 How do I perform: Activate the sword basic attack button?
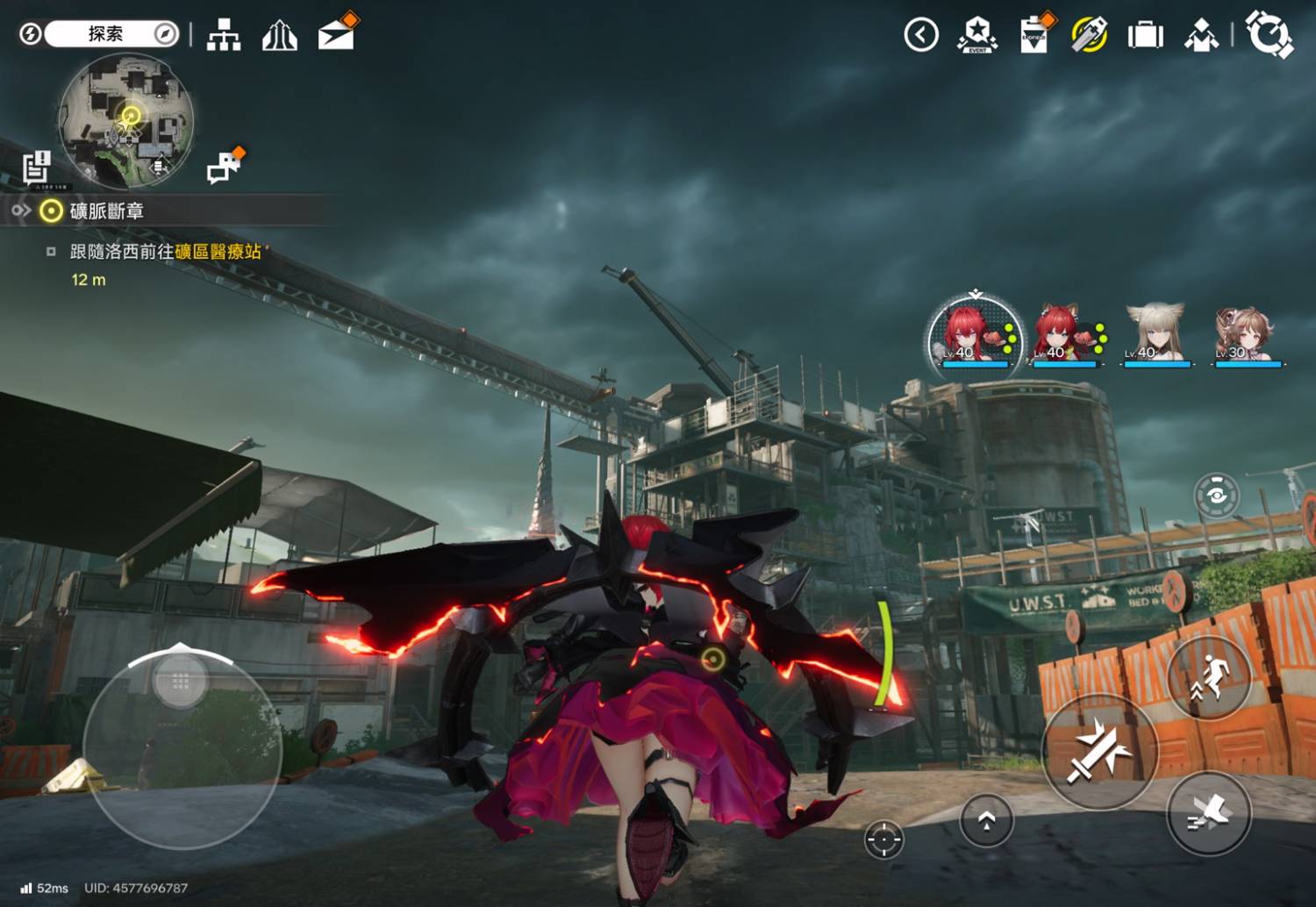click(1098, 752)
